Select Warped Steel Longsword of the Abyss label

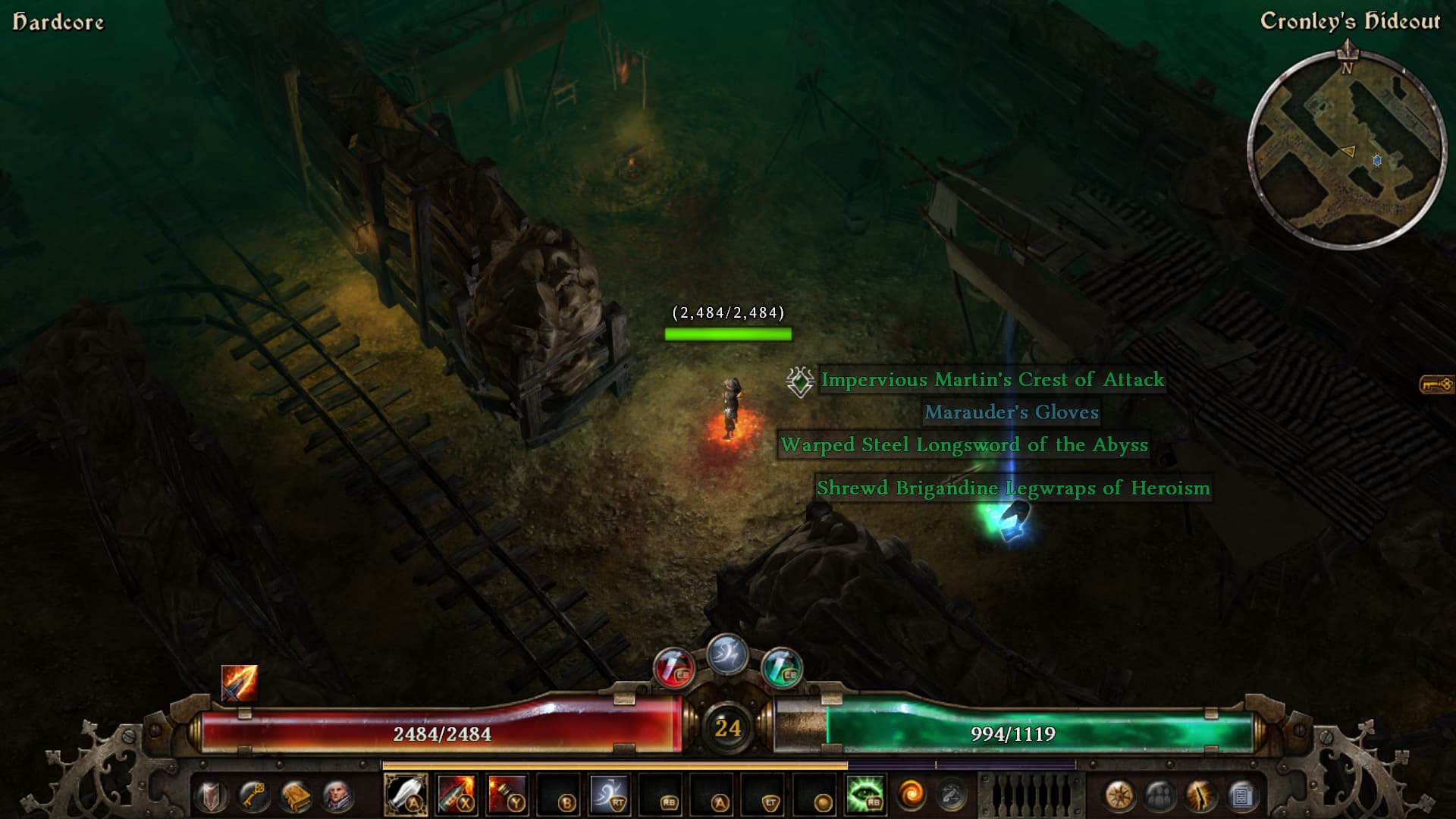pyautogui.click(x=964, y=445)
